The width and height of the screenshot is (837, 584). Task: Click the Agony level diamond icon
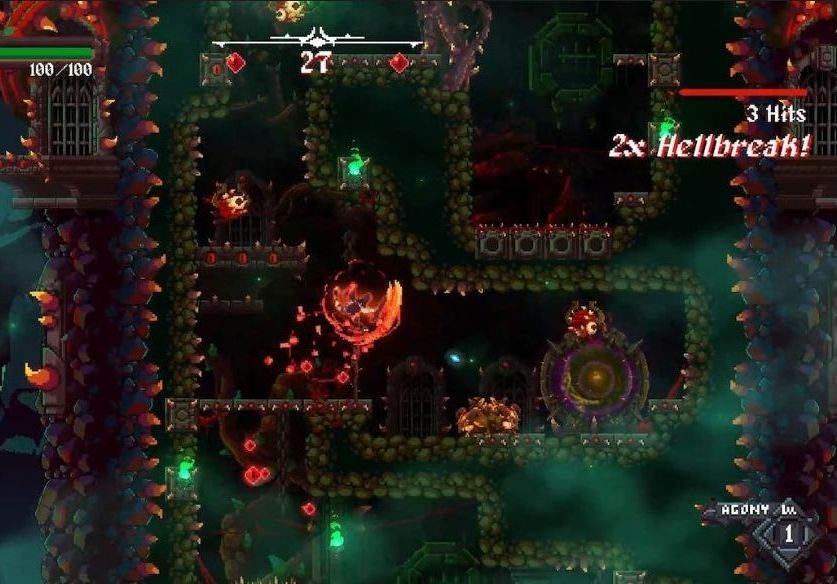pos(785,534)
